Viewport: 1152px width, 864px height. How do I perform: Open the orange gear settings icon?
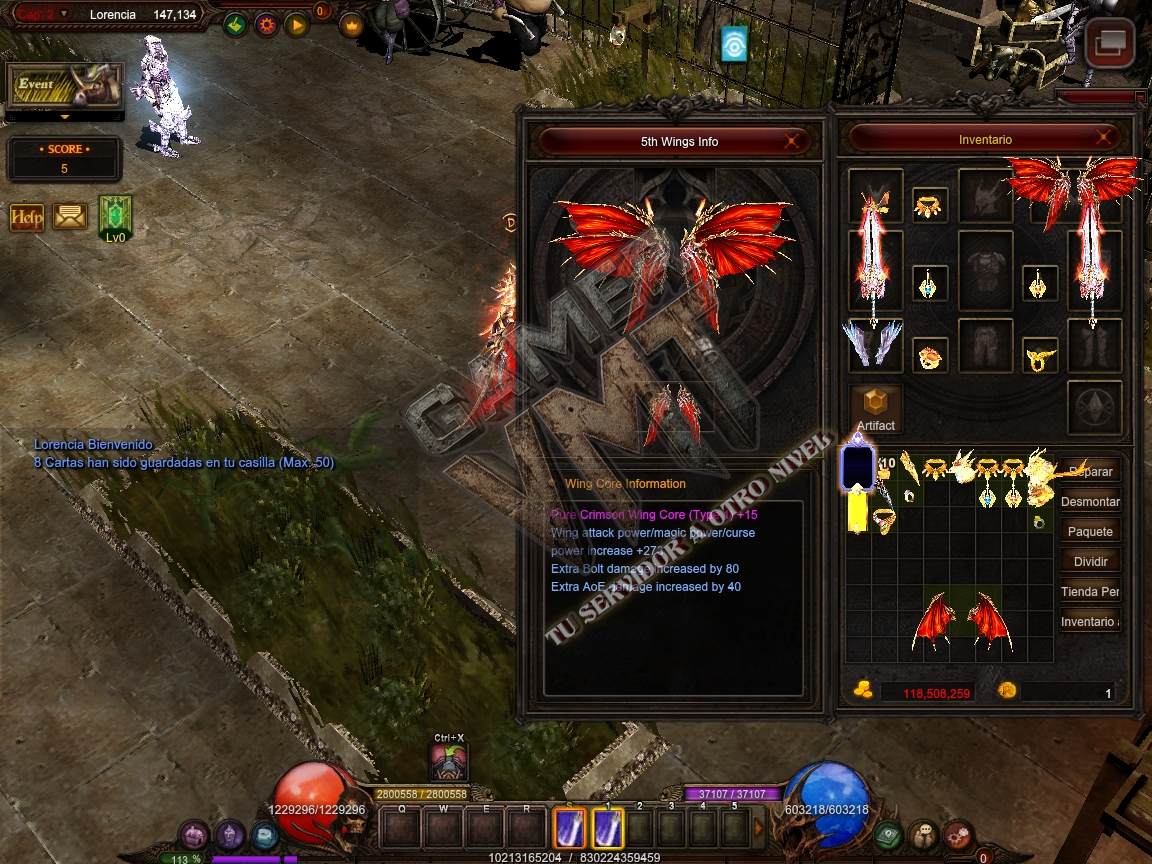coord(266,25)
